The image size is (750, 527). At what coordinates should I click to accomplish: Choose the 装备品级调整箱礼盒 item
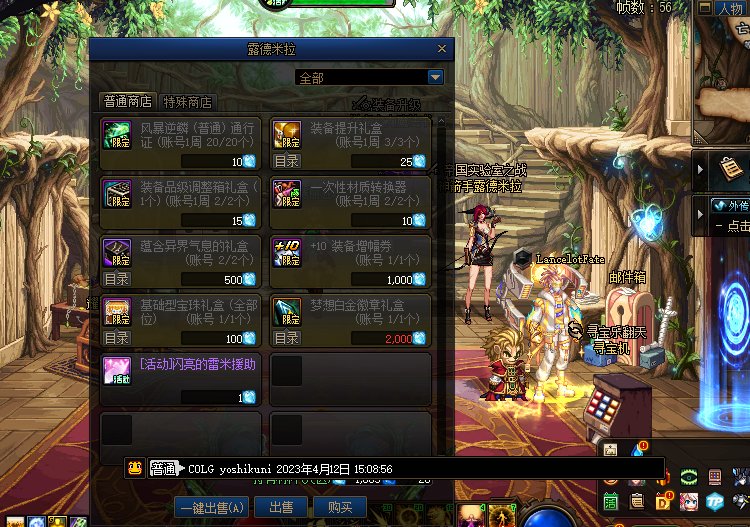tap(181, 202)
